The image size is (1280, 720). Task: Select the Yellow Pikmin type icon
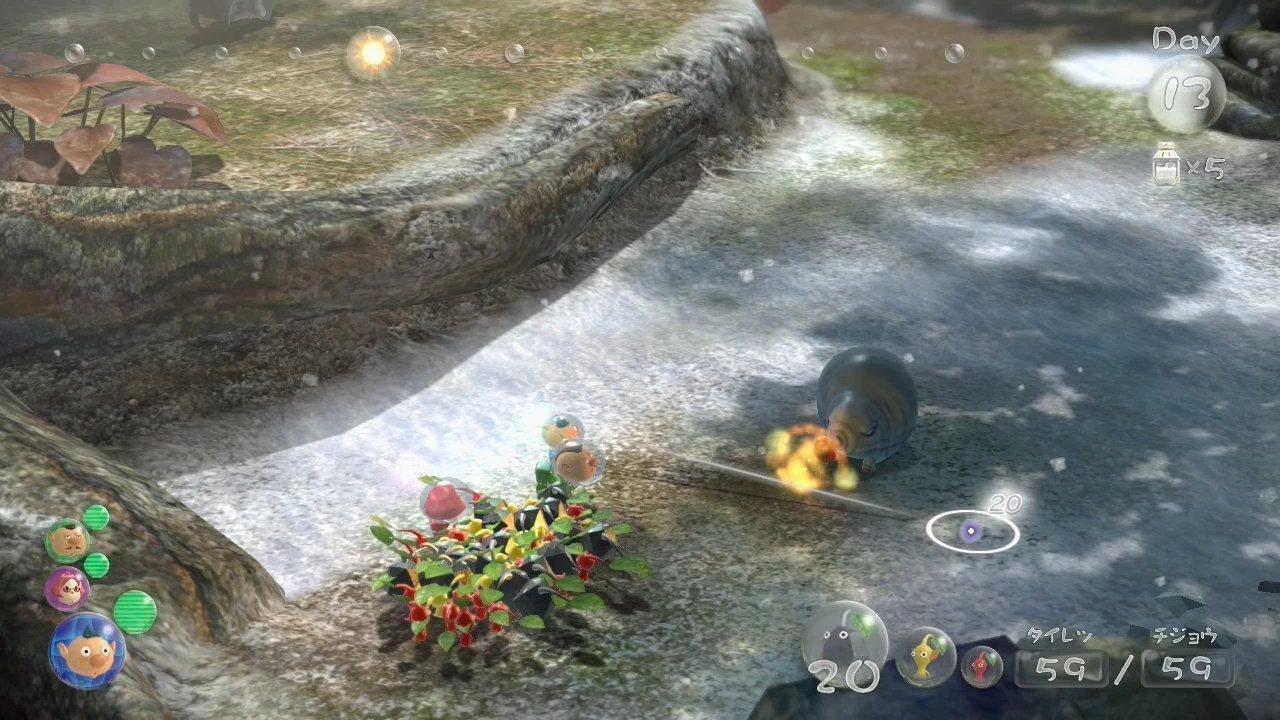(927, 657)
